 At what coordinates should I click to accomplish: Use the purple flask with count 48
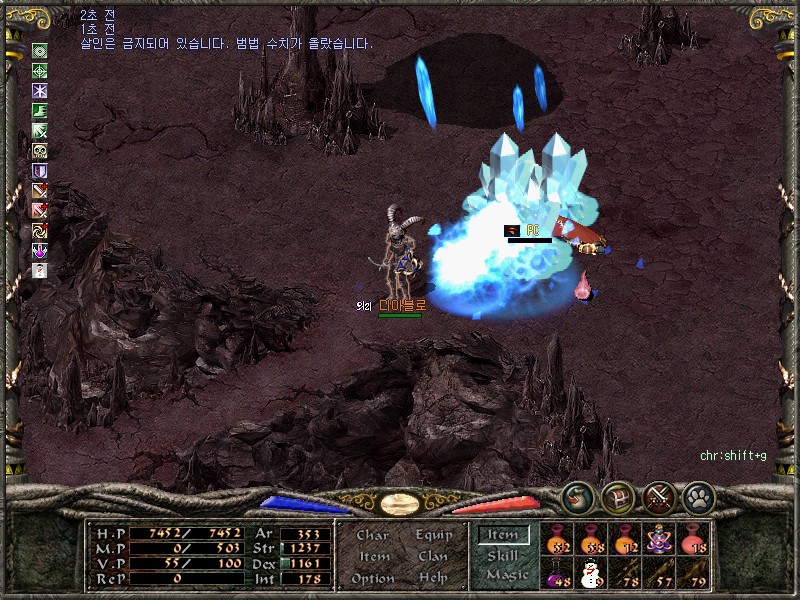pyautogui.click(x=557, y=574)
